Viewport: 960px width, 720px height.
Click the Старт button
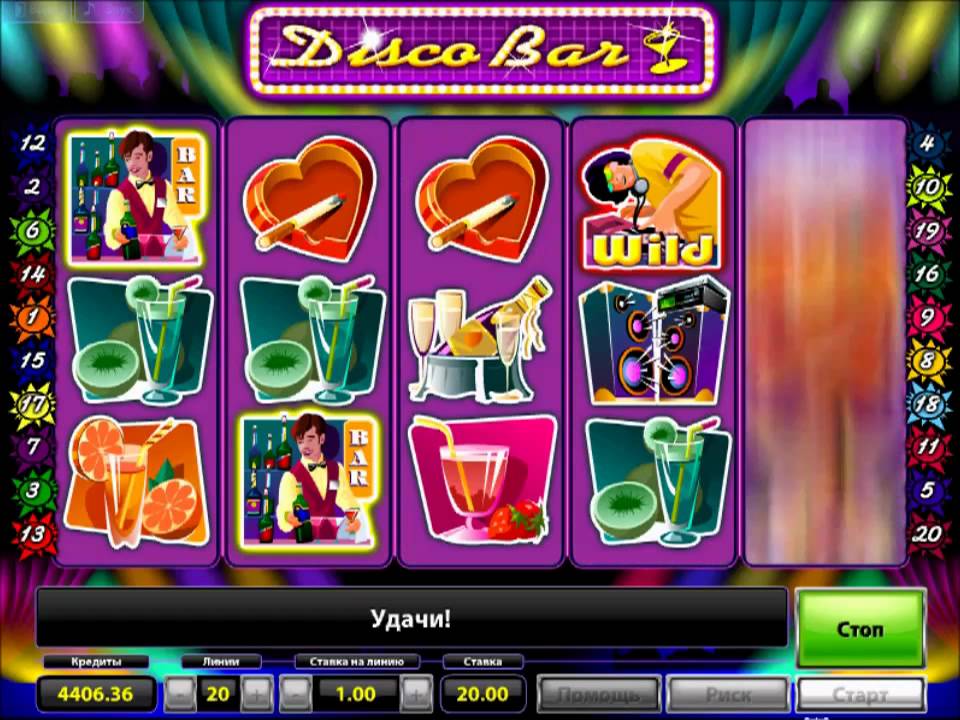point(860,693)
